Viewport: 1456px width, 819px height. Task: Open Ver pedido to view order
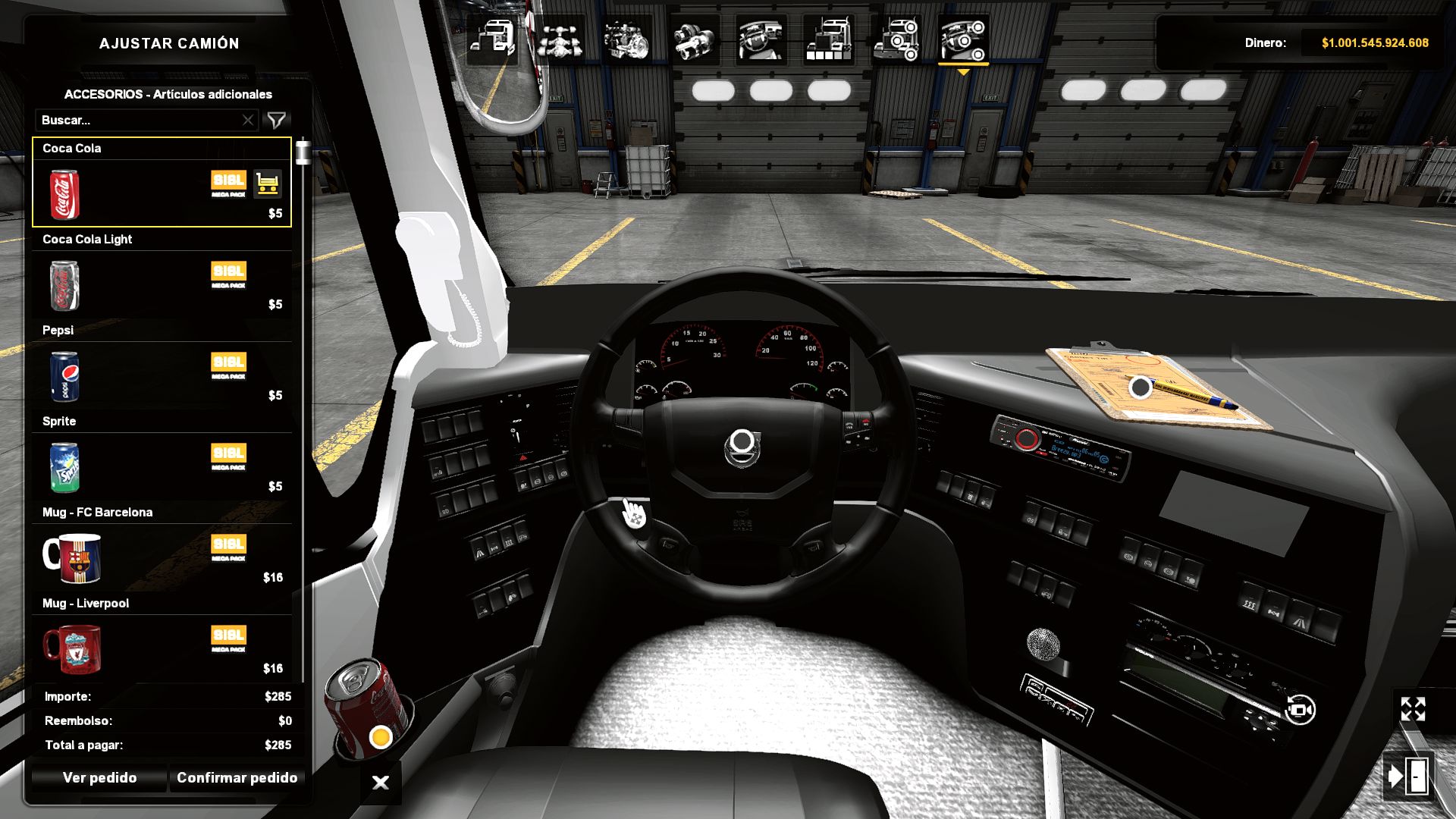coord(99,778)
